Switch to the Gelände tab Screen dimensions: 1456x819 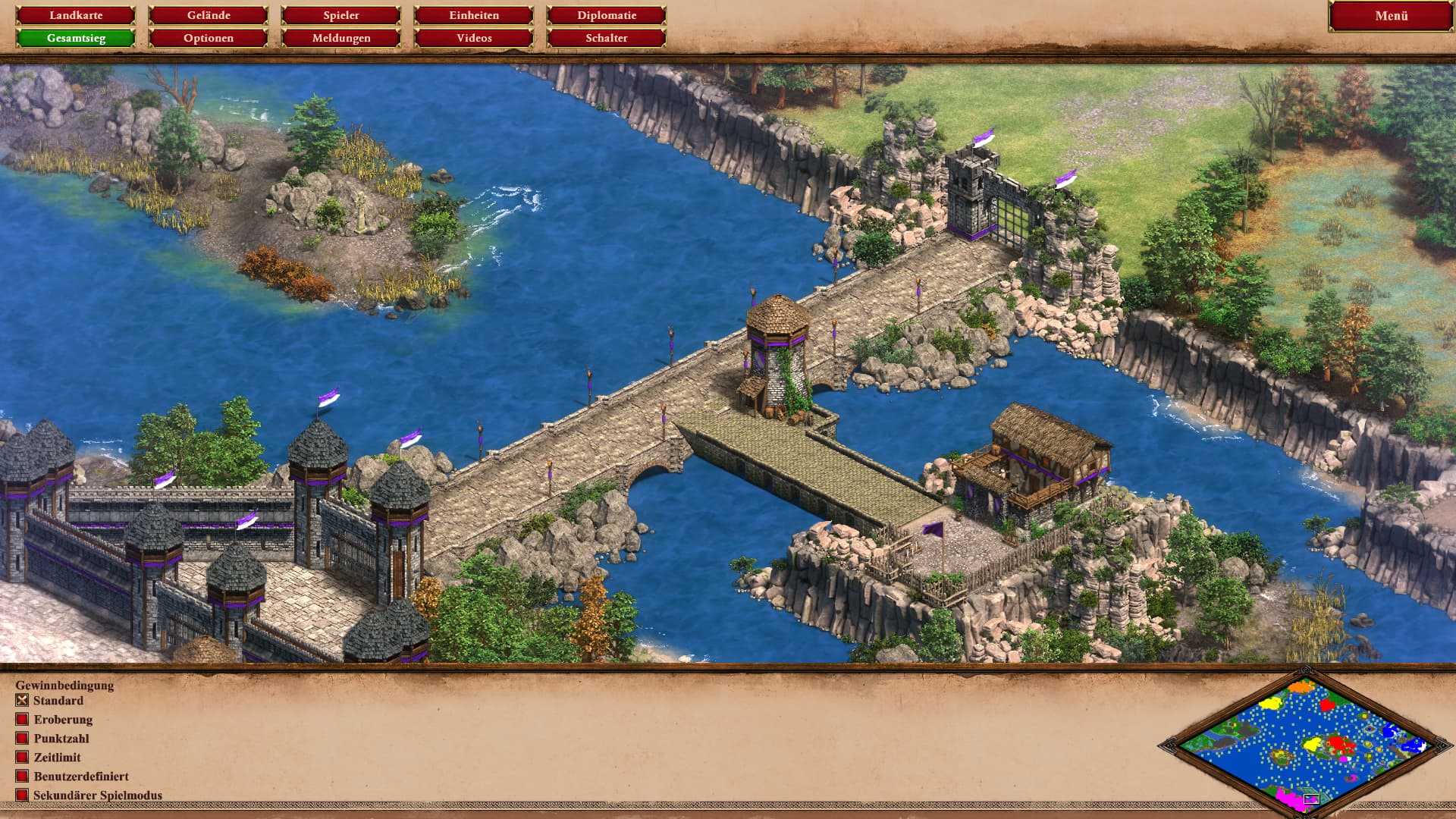(209, 15)
